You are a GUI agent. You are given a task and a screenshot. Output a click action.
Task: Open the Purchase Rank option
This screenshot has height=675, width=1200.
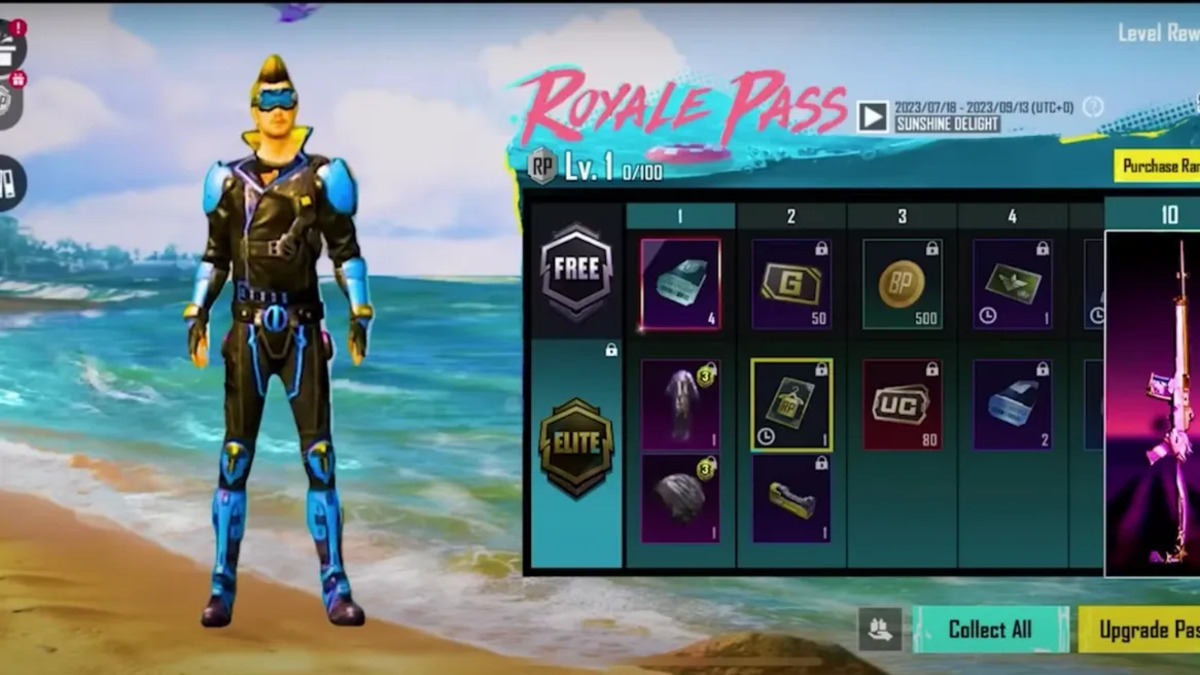(x=1158, y=166)
